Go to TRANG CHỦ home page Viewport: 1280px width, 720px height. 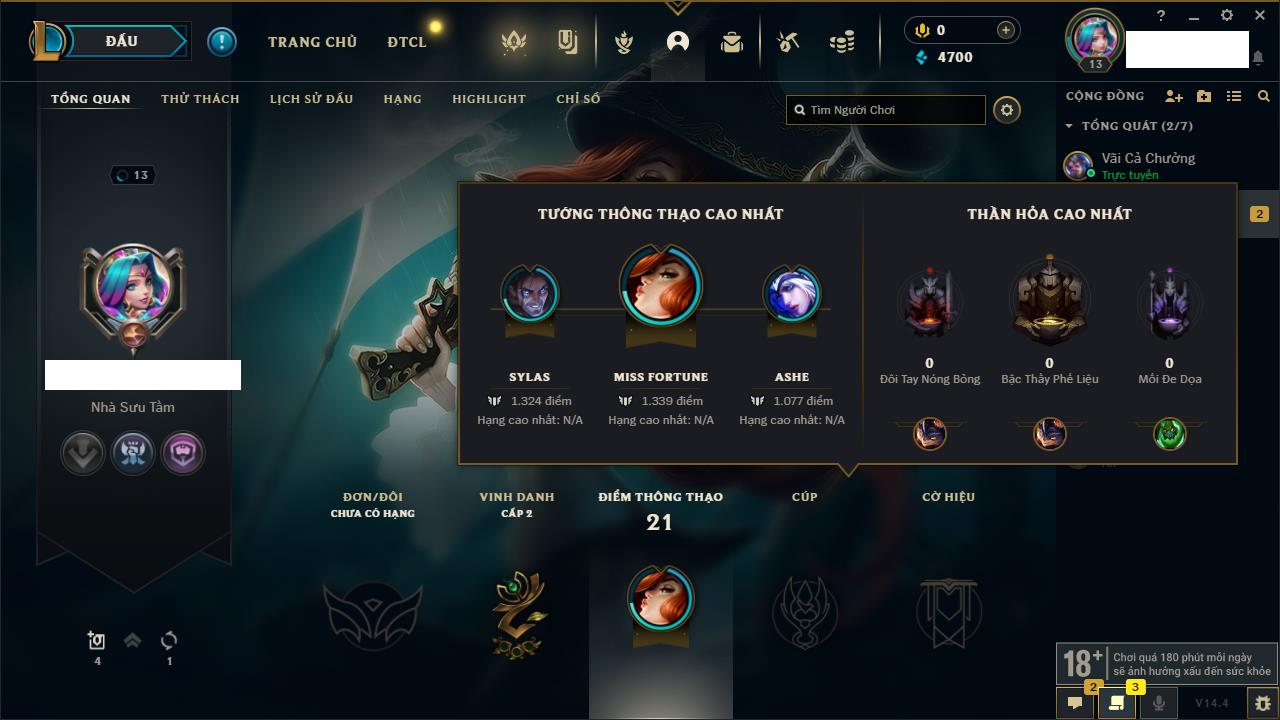[x=312, y=42]
